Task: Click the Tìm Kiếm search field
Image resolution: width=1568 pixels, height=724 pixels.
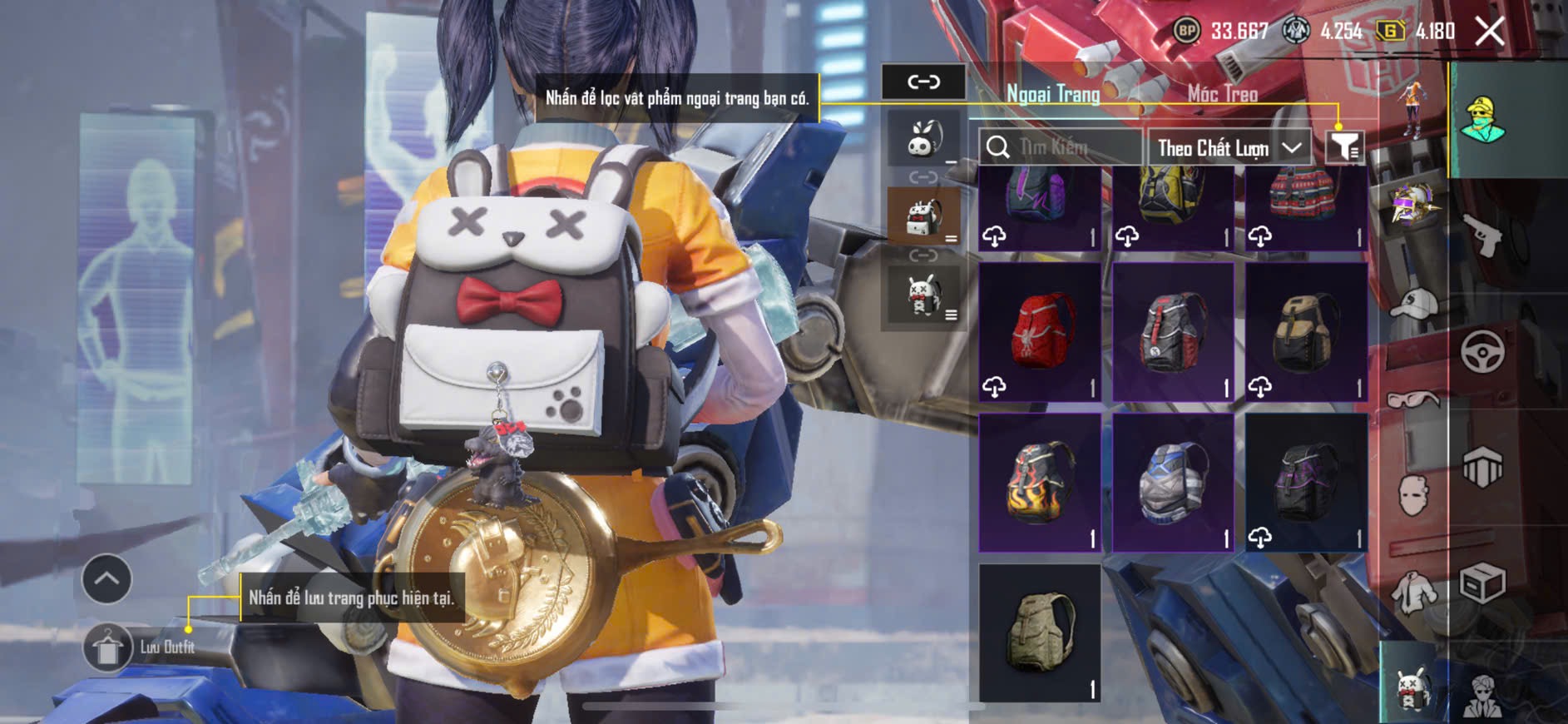Action: (x=1061, y=148)
